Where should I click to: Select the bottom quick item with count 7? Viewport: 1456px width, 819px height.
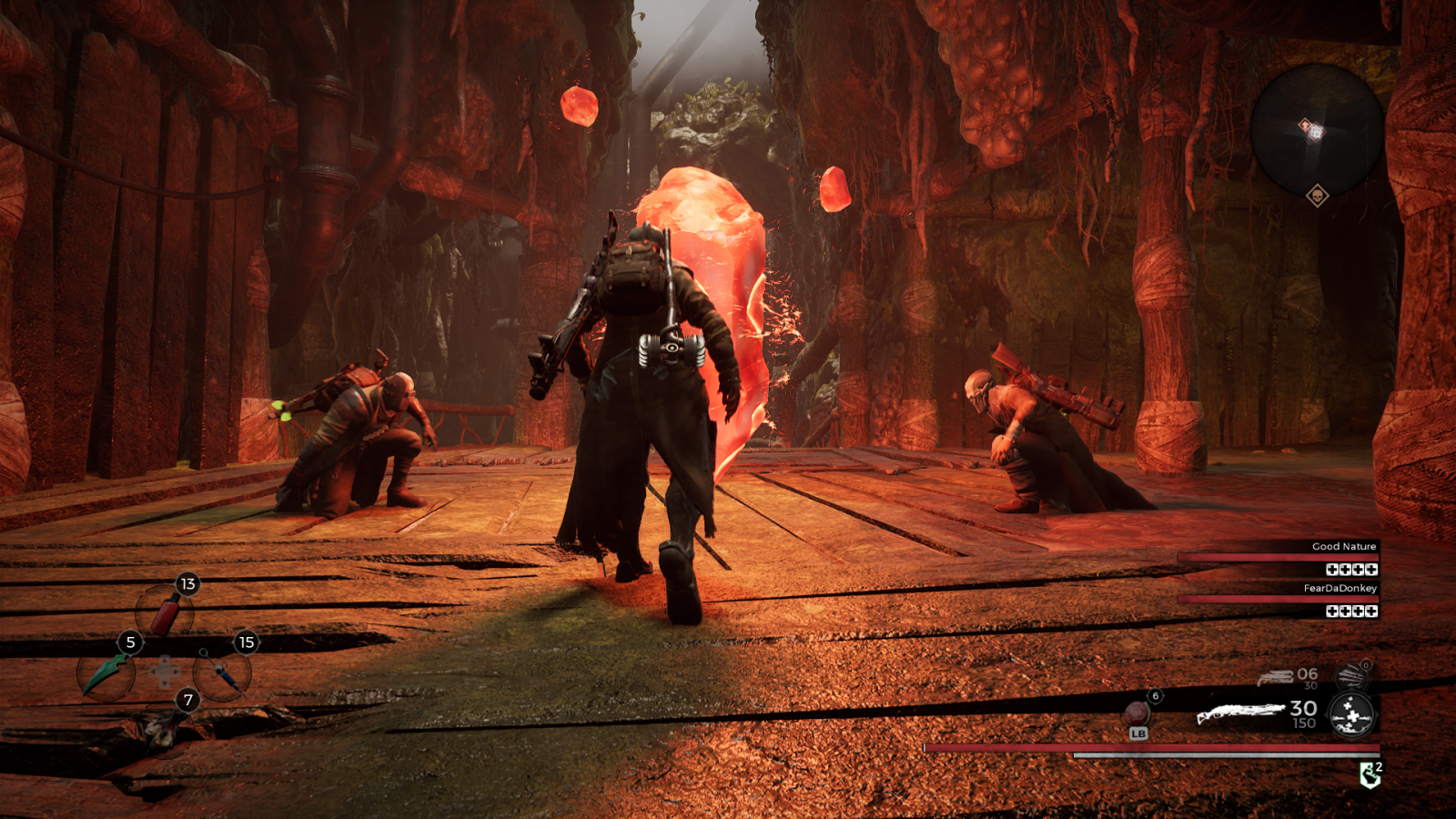[x=166, y=726]
